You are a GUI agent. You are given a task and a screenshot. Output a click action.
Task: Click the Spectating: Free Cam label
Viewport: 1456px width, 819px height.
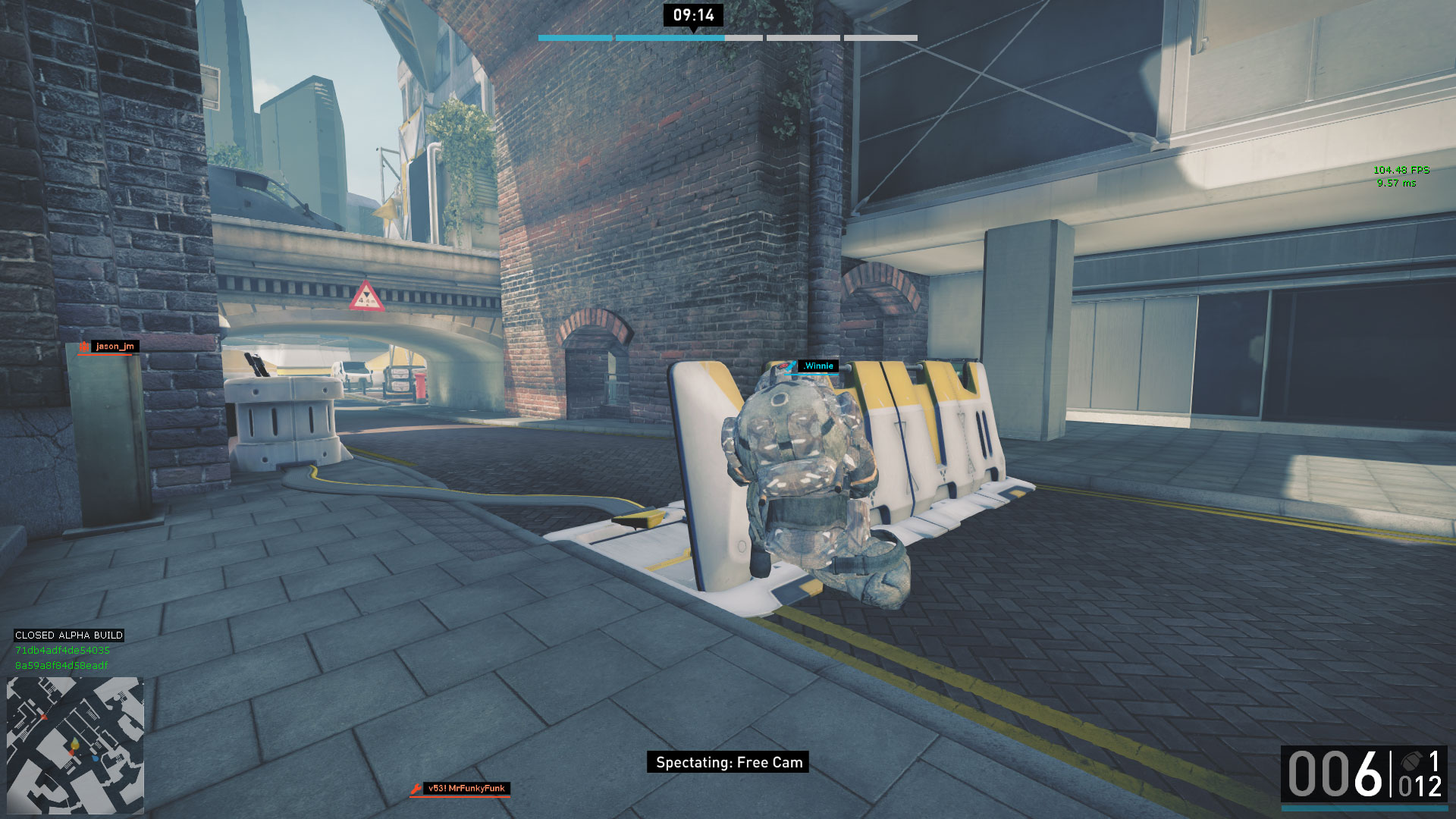[x=728, y=762]
